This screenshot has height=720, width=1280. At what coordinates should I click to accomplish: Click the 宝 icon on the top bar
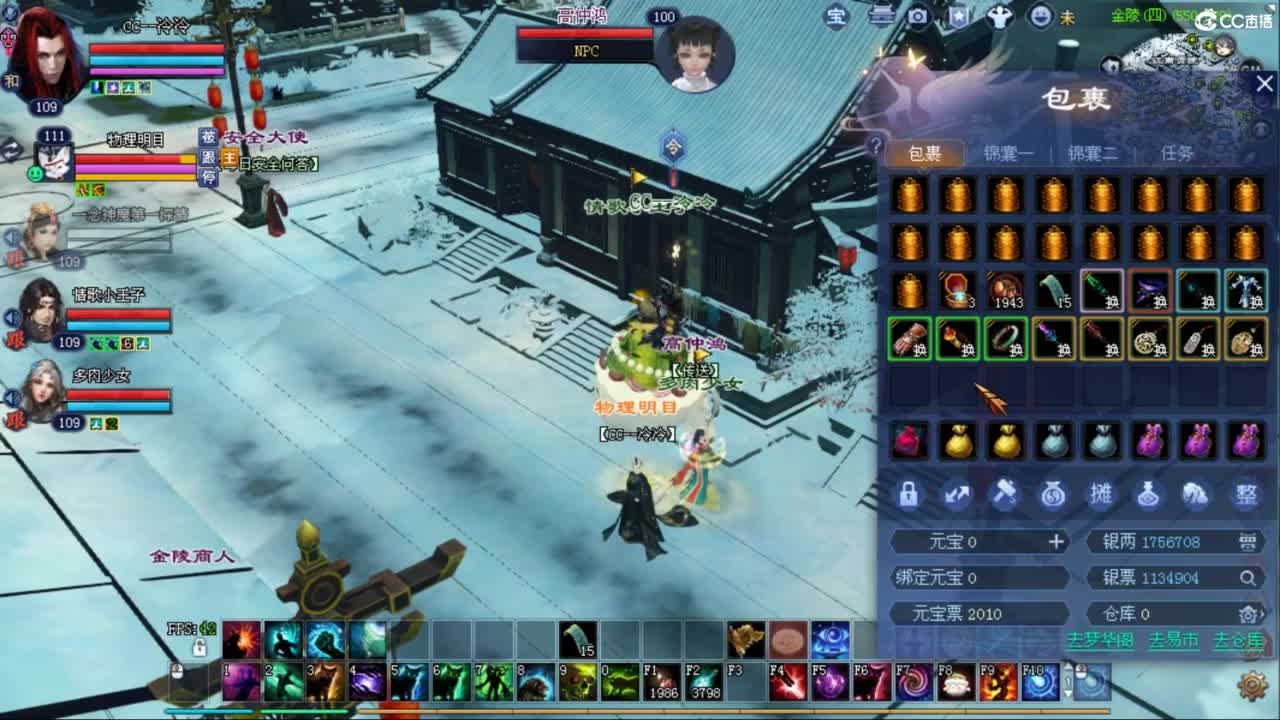(x=836, y=16)
